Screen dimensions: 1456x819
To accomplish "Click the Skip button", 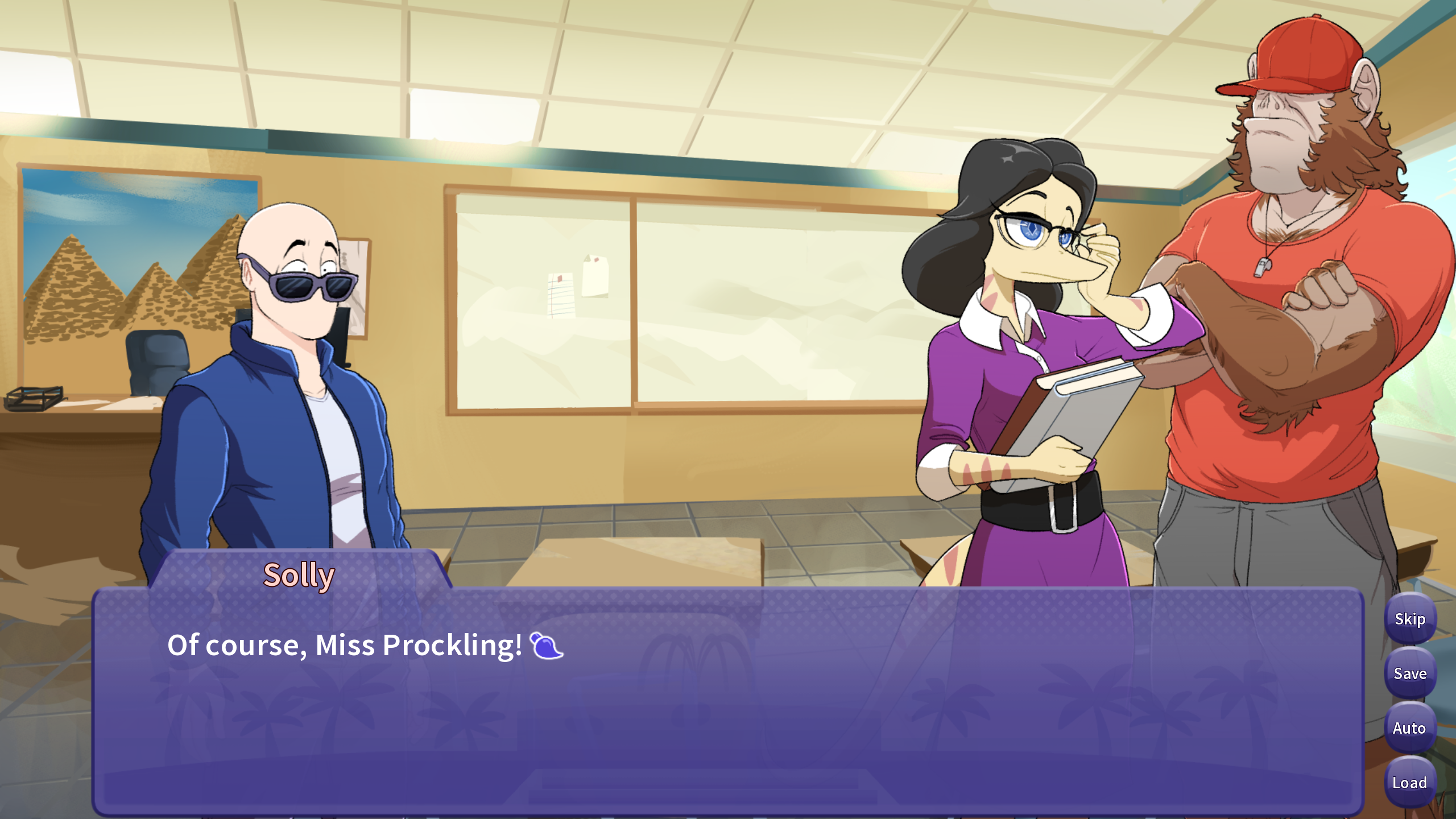I will pos(1409,619).
